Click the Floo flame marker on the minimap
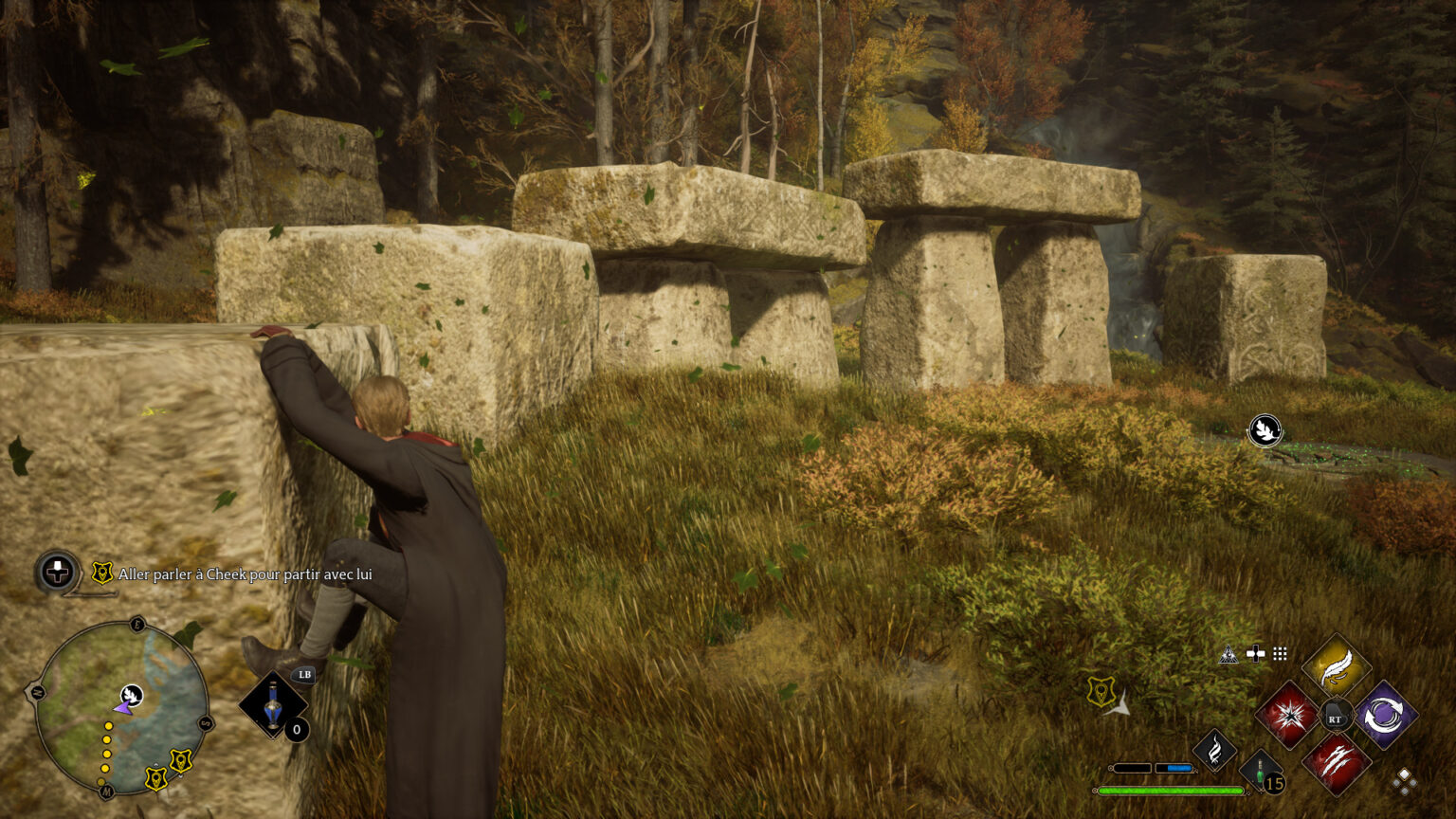Viewport: 1456px width, 819px height. click(132, 696)
